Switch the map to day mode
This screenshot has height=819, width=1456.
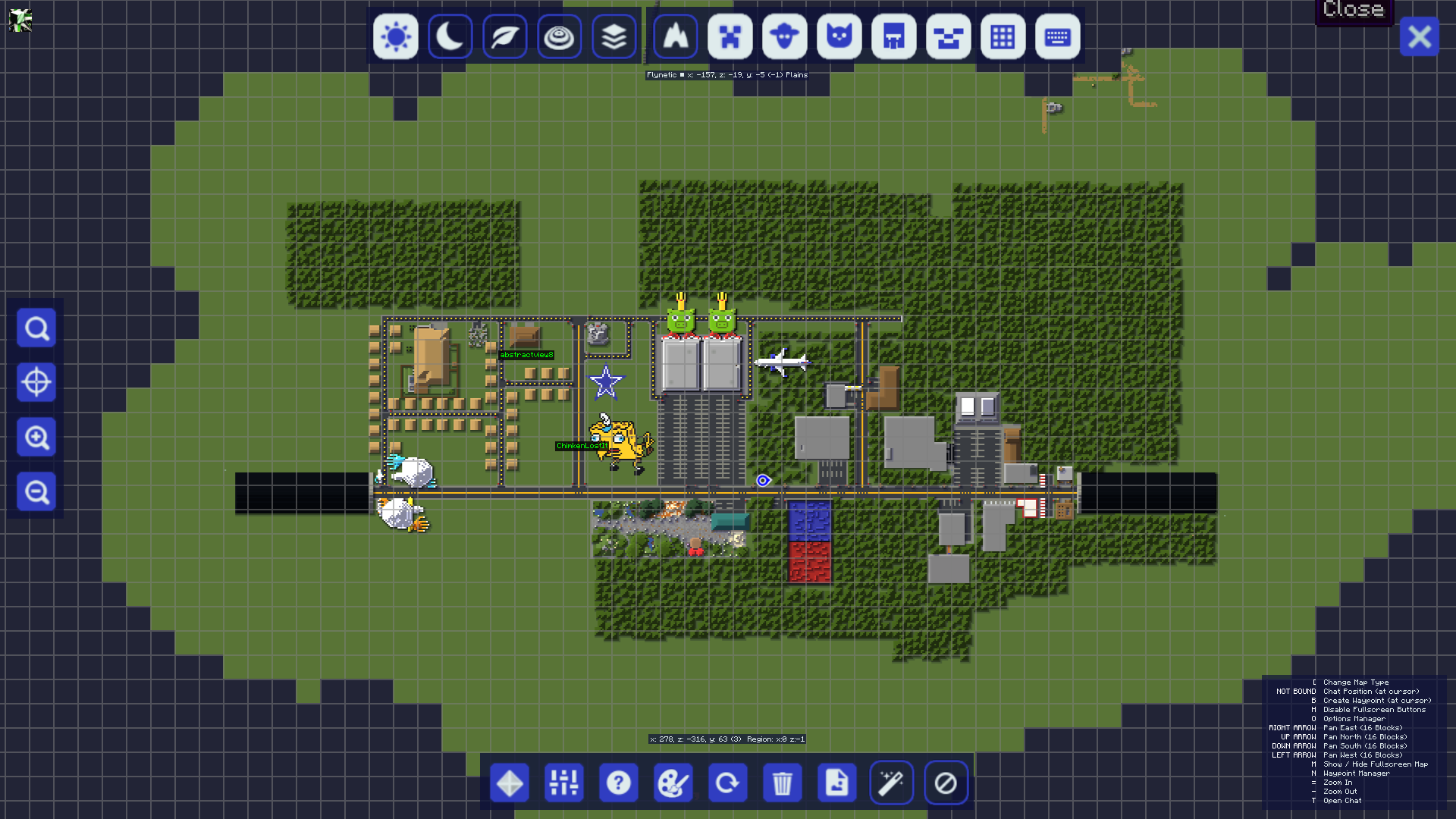tap(395, 36)
